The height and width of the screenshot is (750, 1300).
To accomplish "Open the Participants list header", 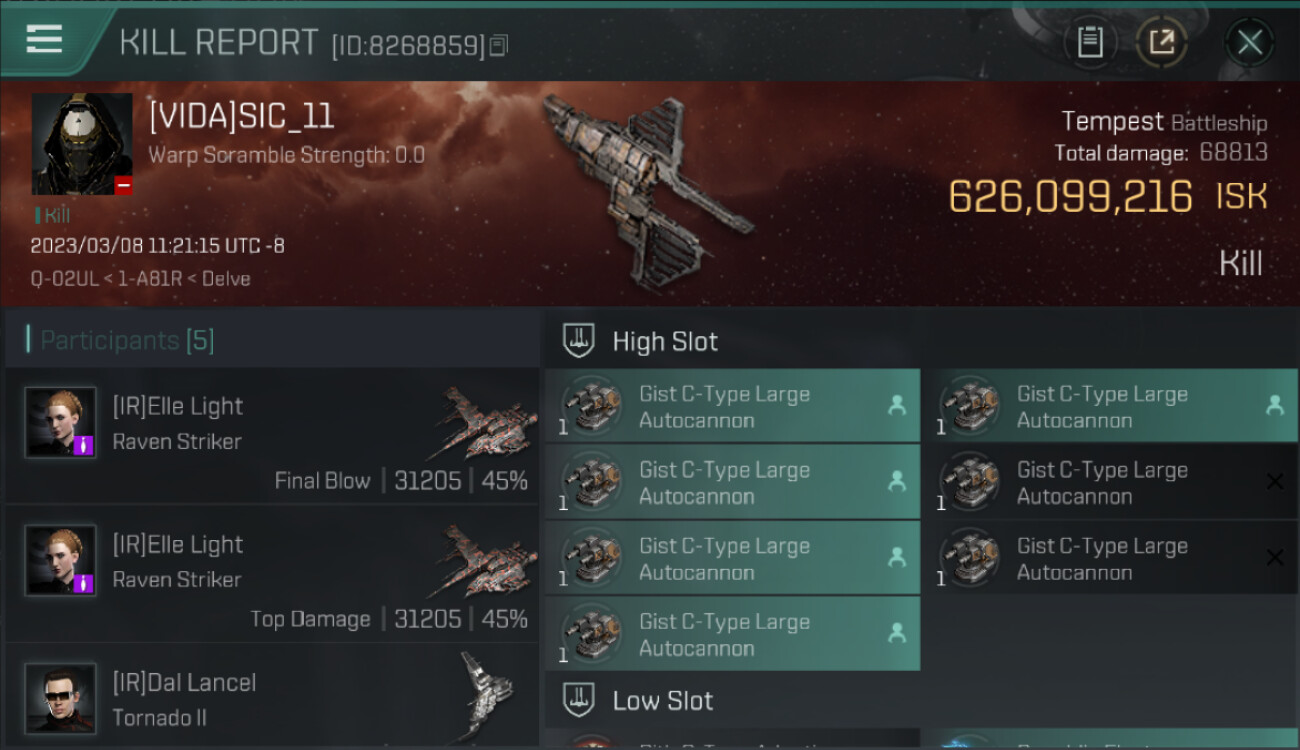I will [127, 340].
